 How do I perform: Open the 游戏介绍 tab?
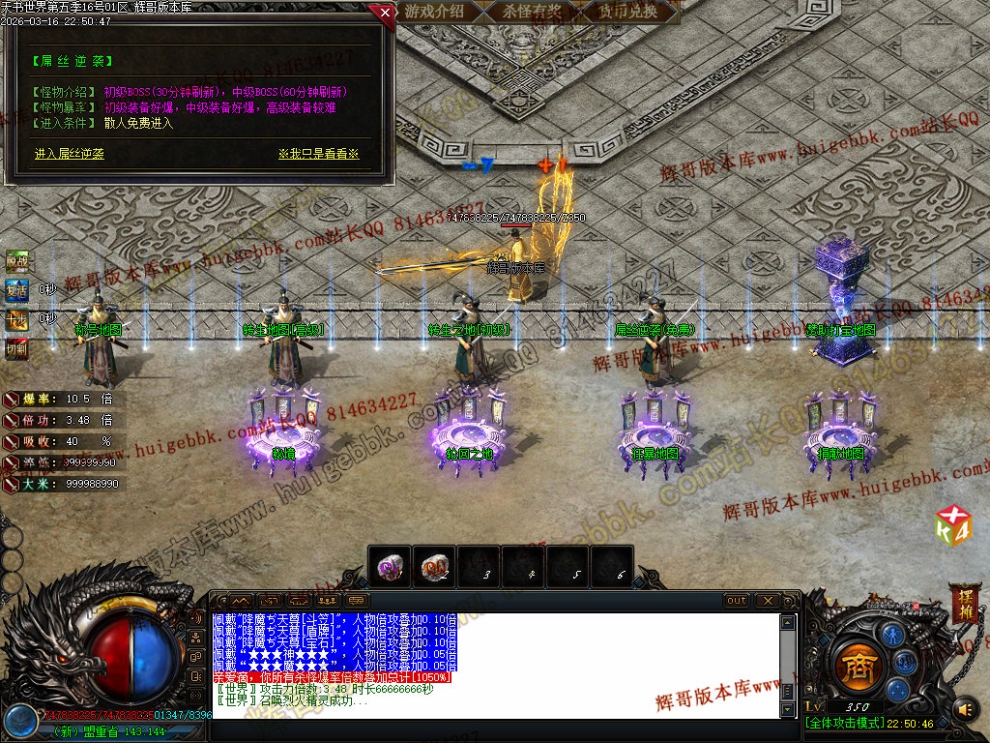coord(434,12)
